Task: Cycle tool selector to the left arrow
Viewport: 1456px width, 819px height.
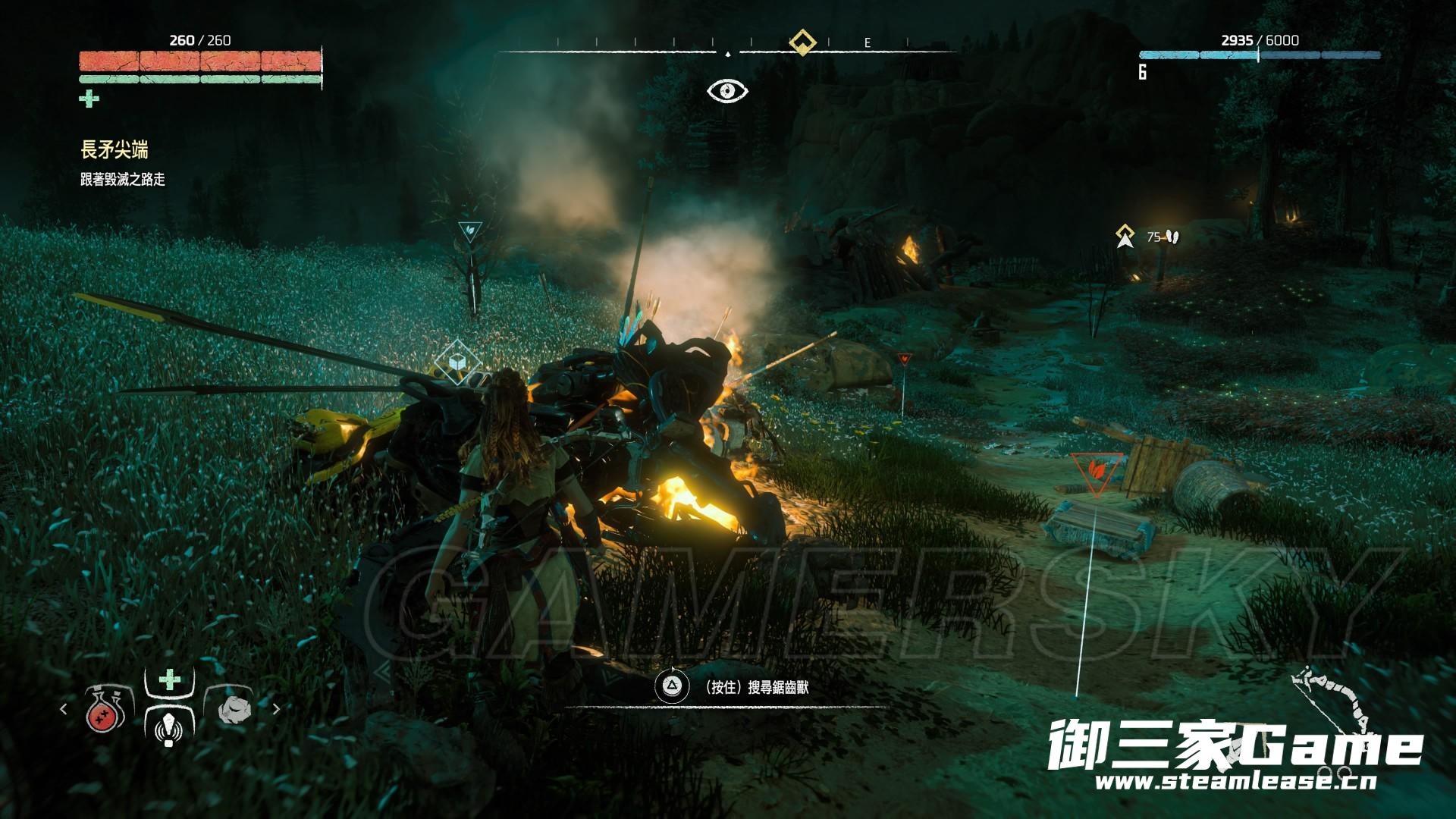Action: point(64,709)
